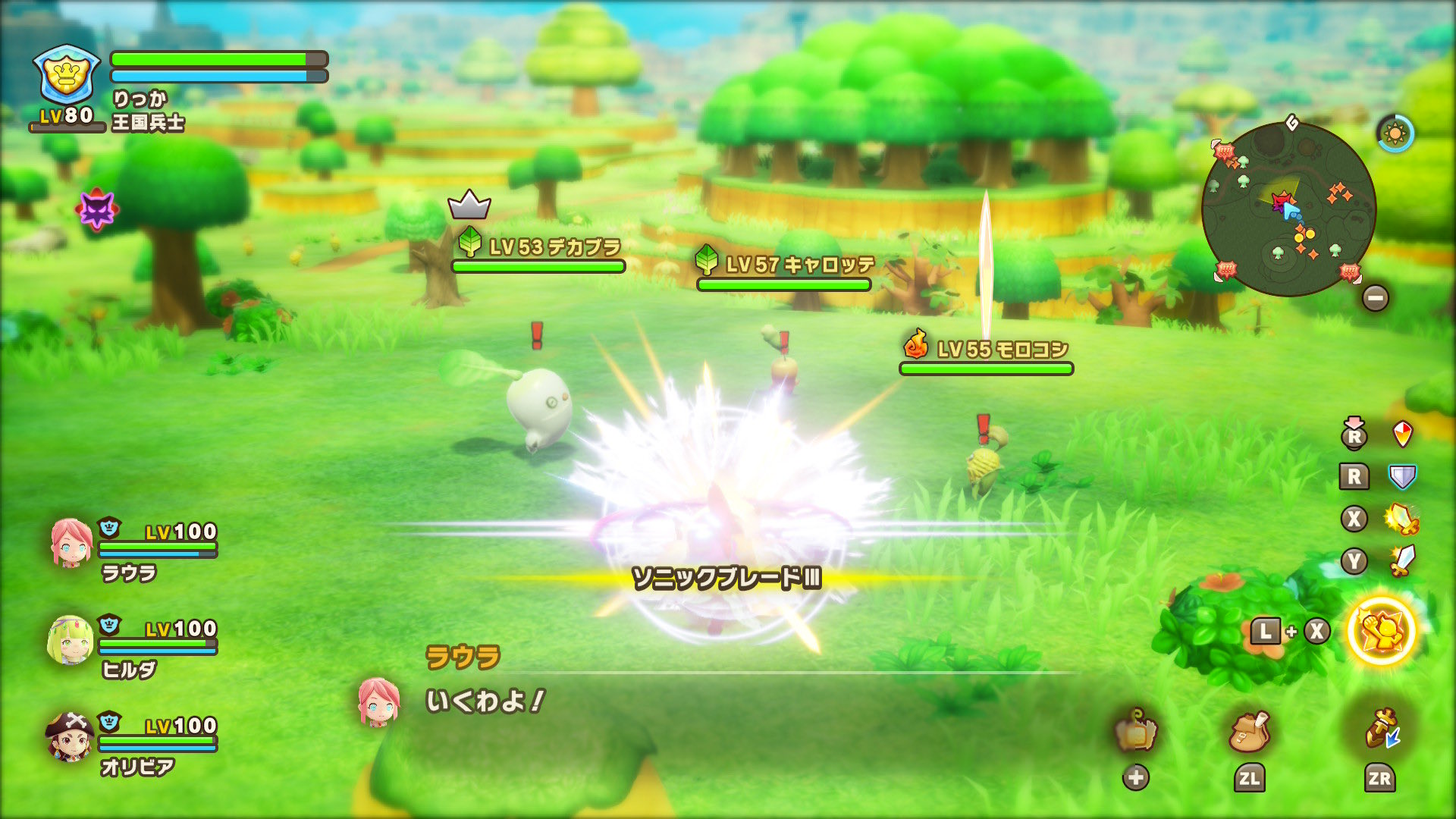Activate the silver shield guard icon

coord(1402,477)
